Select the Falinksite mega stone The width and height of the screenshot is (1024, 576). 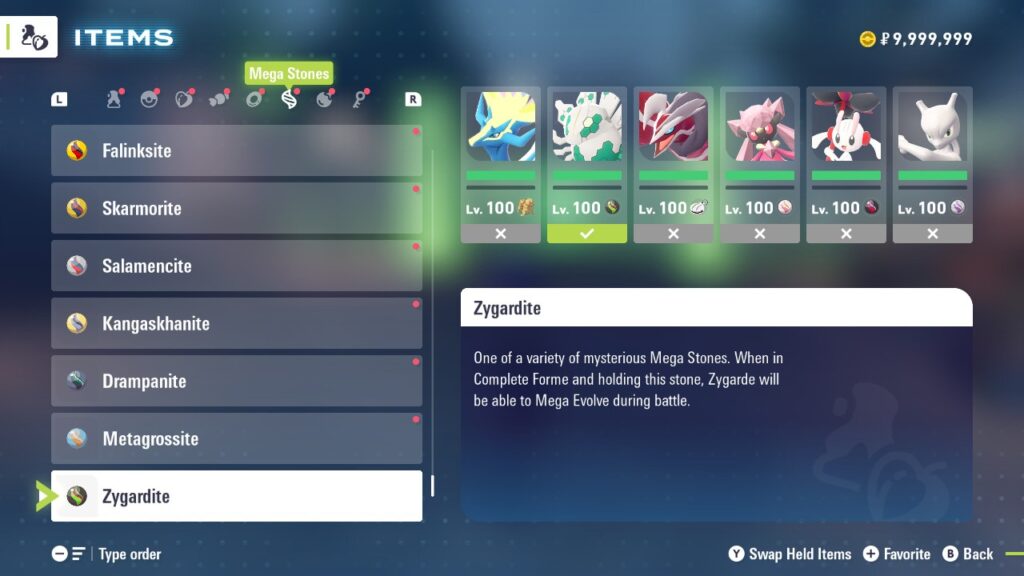236,151
